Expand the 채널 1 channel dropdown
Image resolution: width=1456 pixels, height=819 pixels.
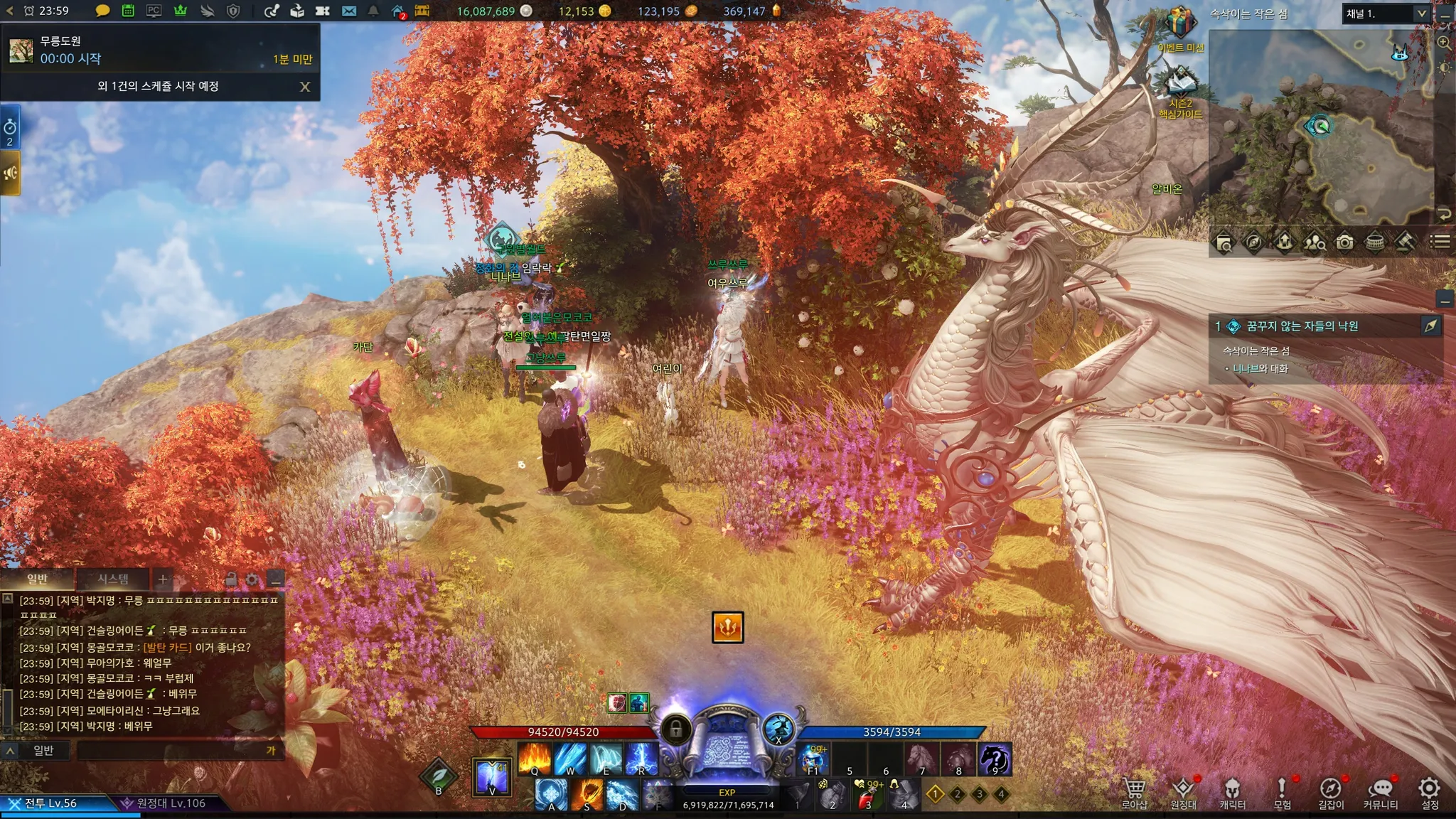[1421, 14]
